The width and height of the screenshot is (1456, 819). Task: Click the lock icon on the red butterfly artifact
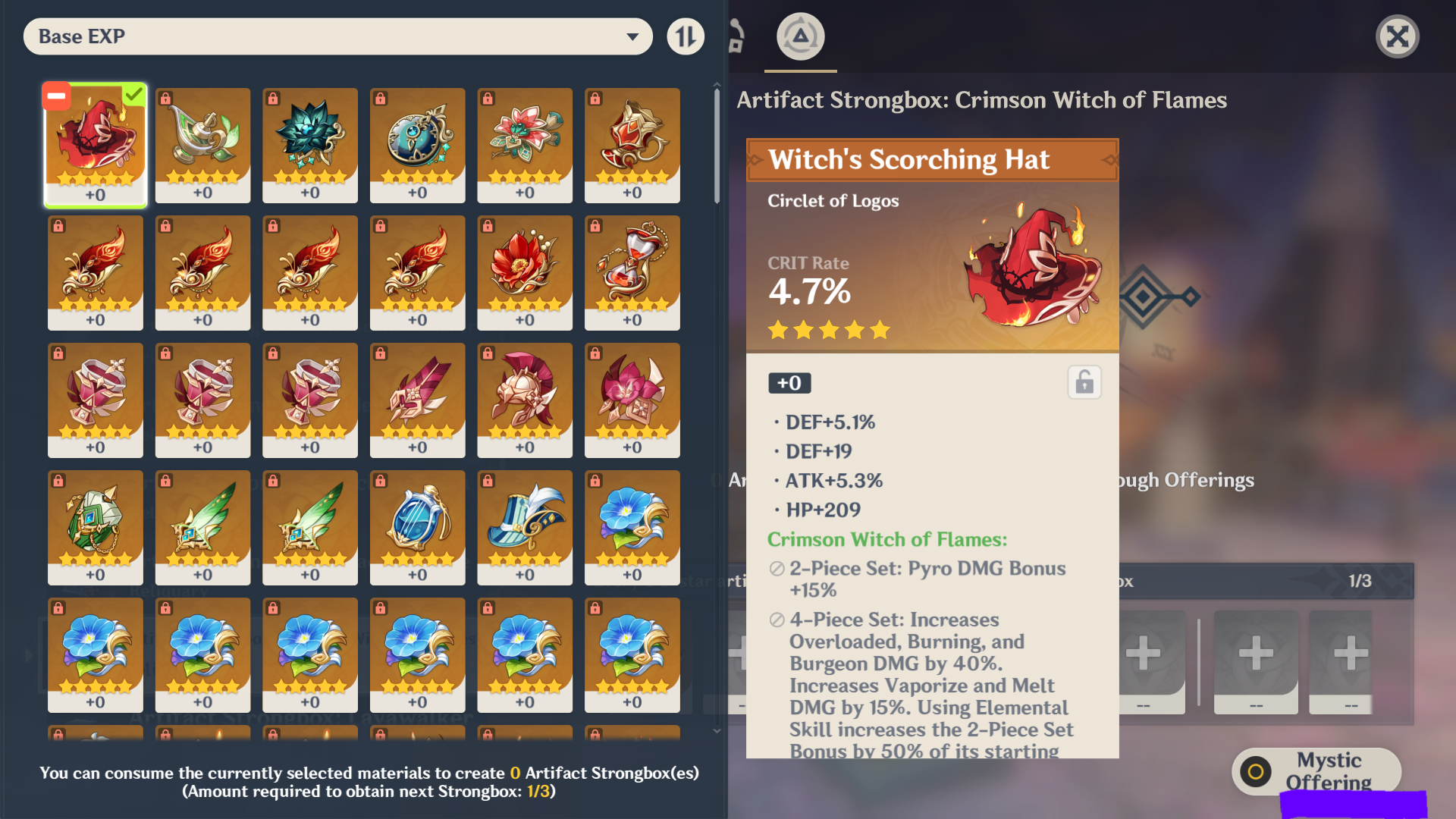(x=57, y=227)
